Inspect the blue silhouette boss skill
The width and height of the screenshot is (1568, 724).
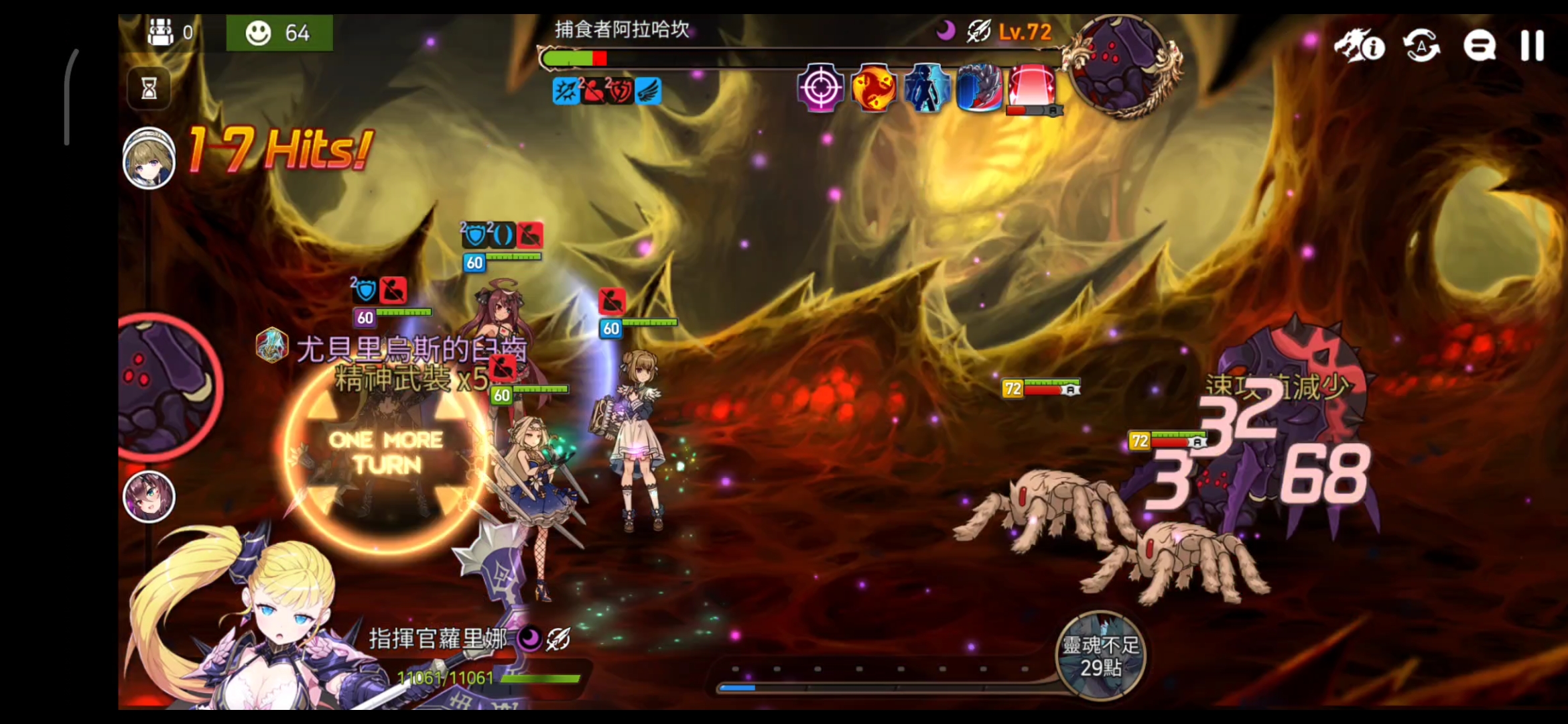(x=926, y=88)
